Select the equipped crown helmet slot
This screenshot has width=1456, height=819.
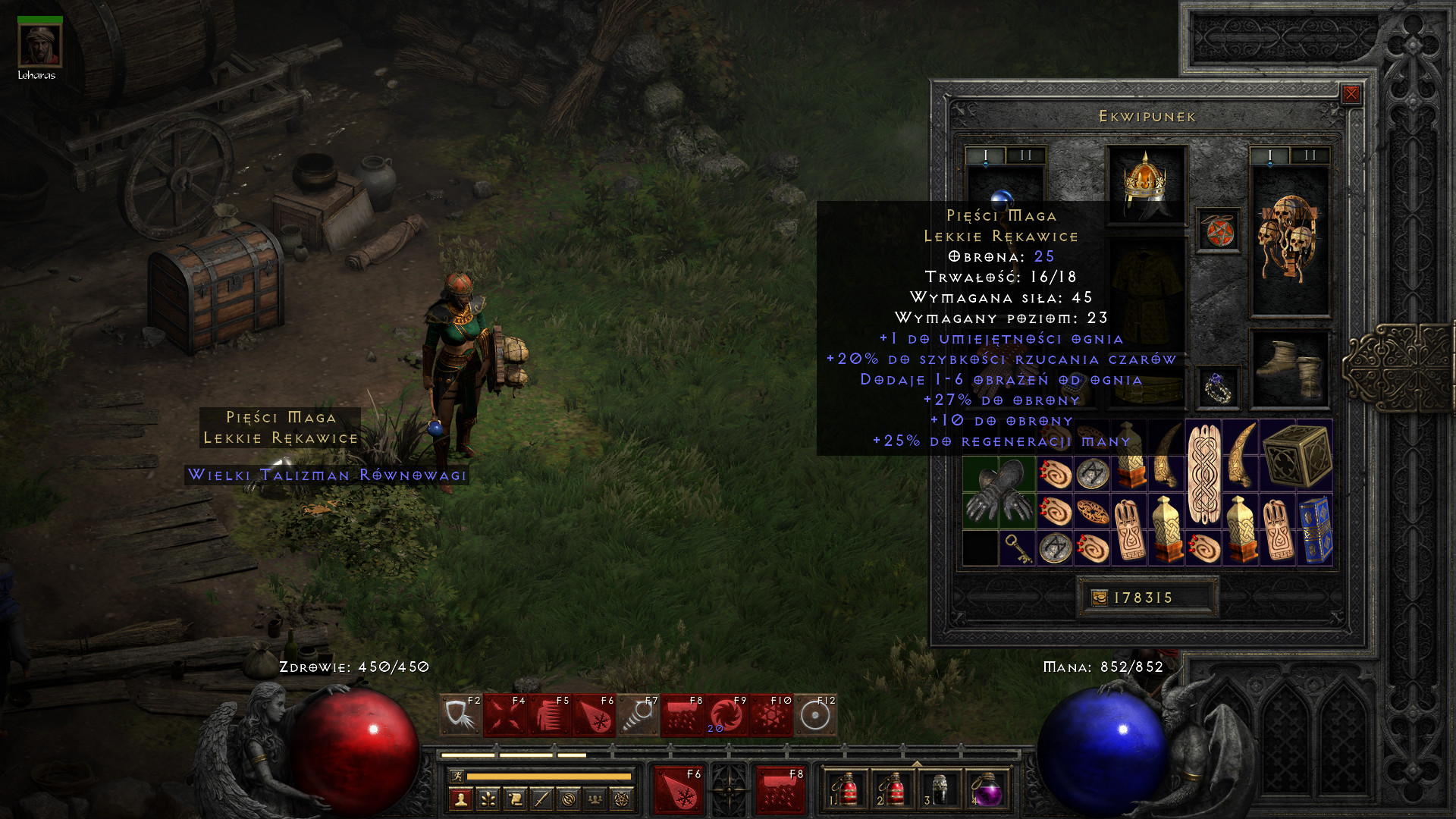(1145, 184)
